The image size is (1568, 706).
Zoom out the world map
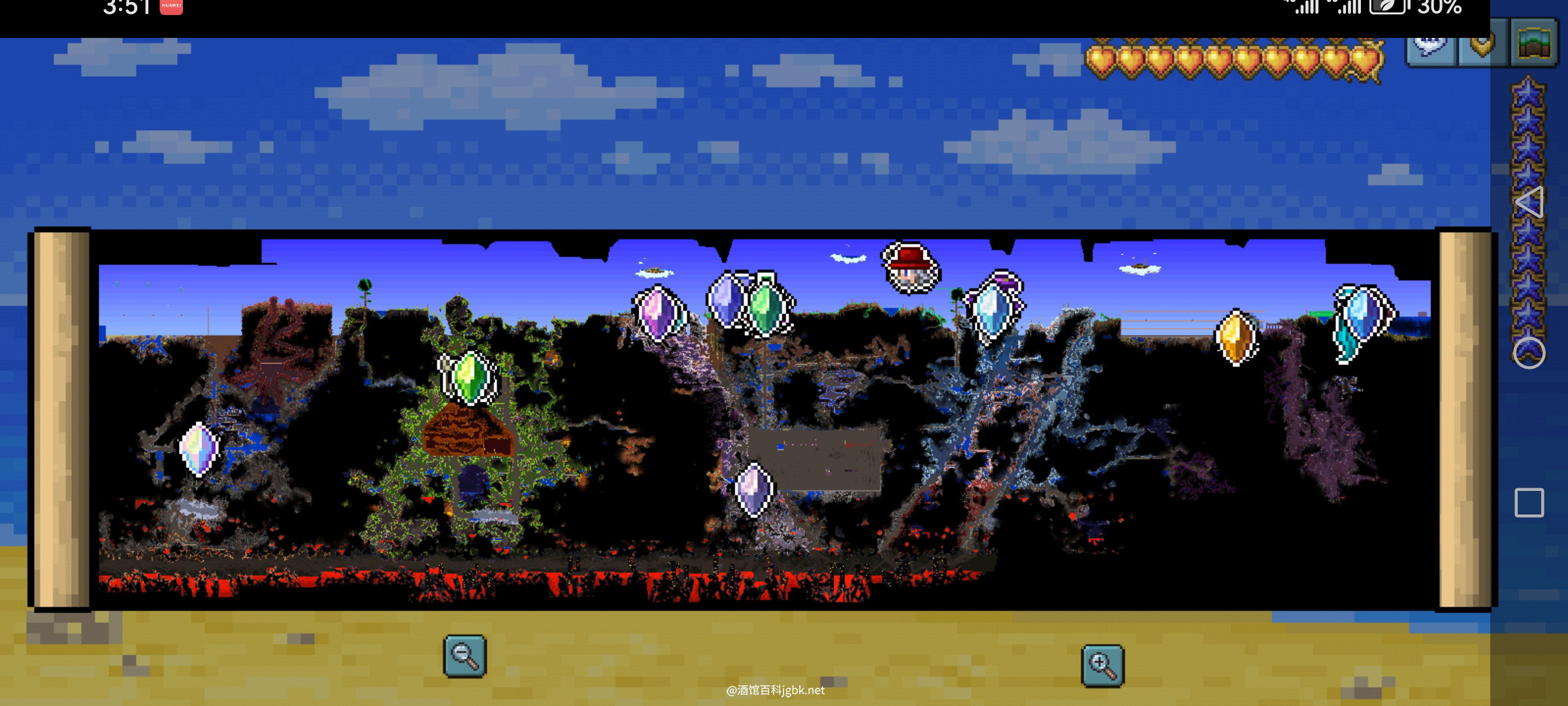465,656
